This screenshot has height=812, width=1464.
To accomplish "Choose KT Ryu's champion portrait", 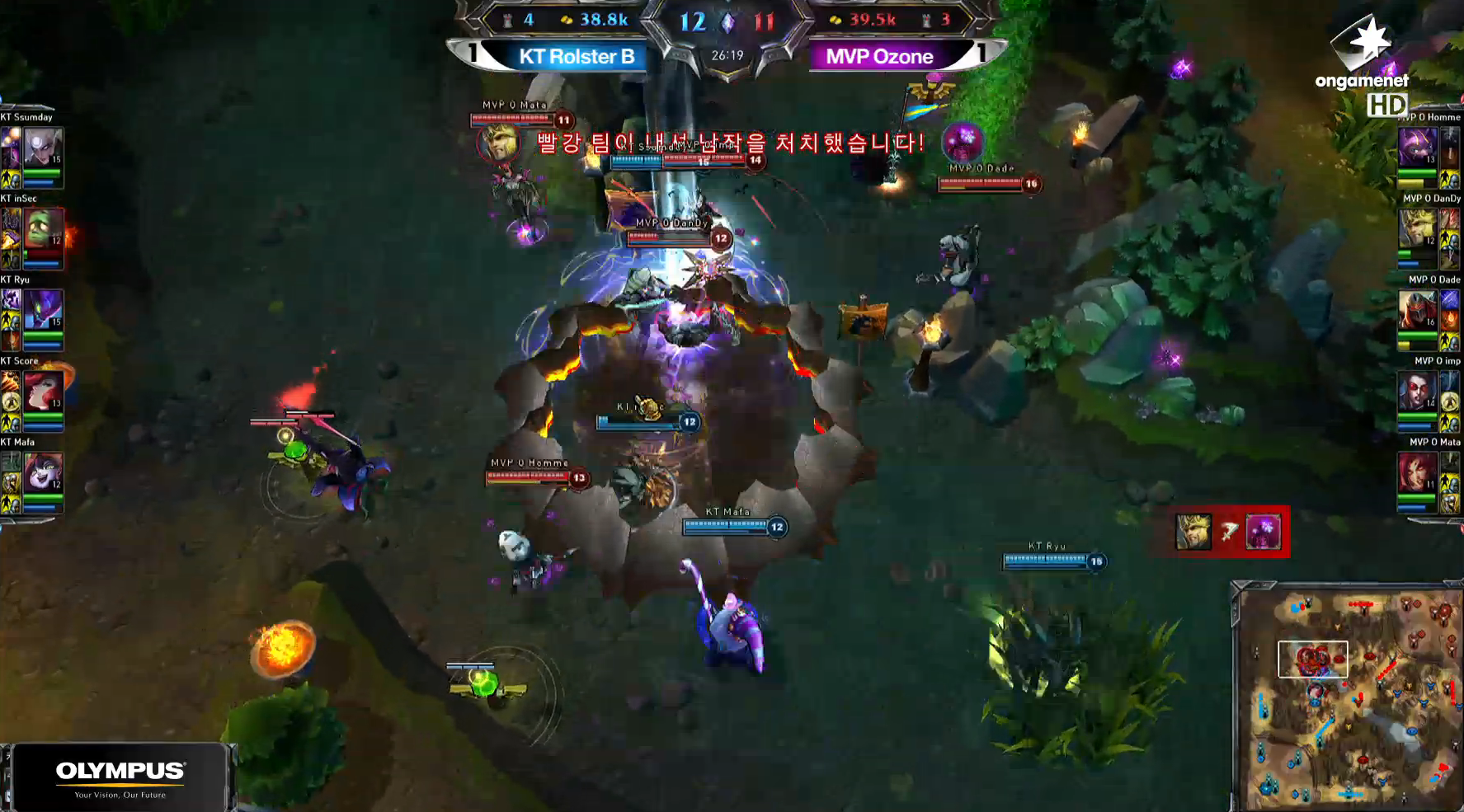I will click(x=42, y=310).
